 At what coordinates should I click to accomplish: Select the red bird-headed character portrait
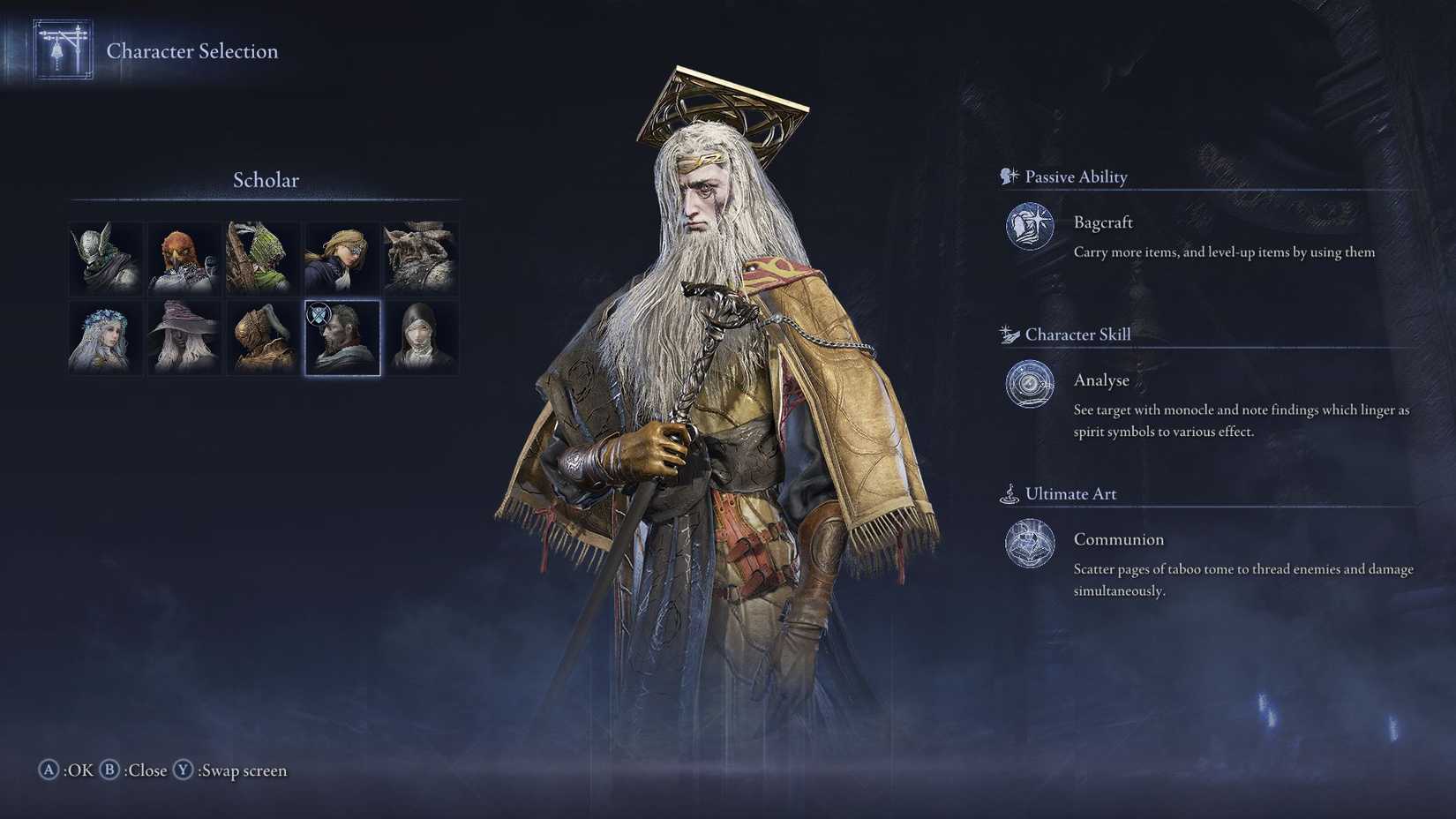tap(184, 257)
